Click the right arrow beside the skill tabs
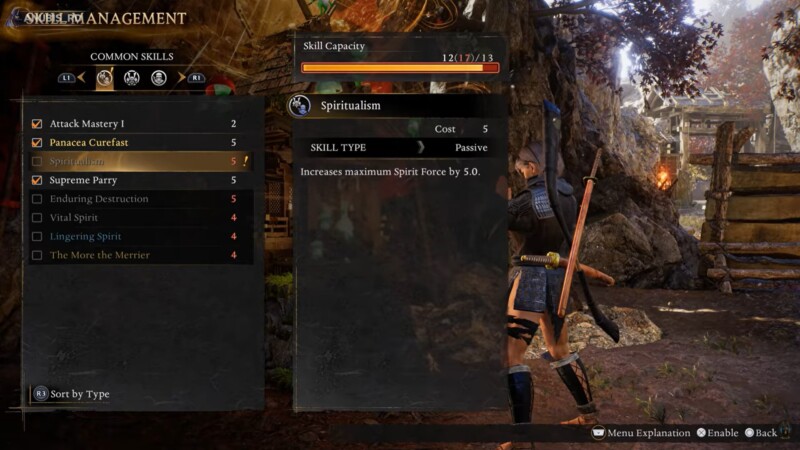The height and width of the screenshot is (450, 800). tap(181, 77)
